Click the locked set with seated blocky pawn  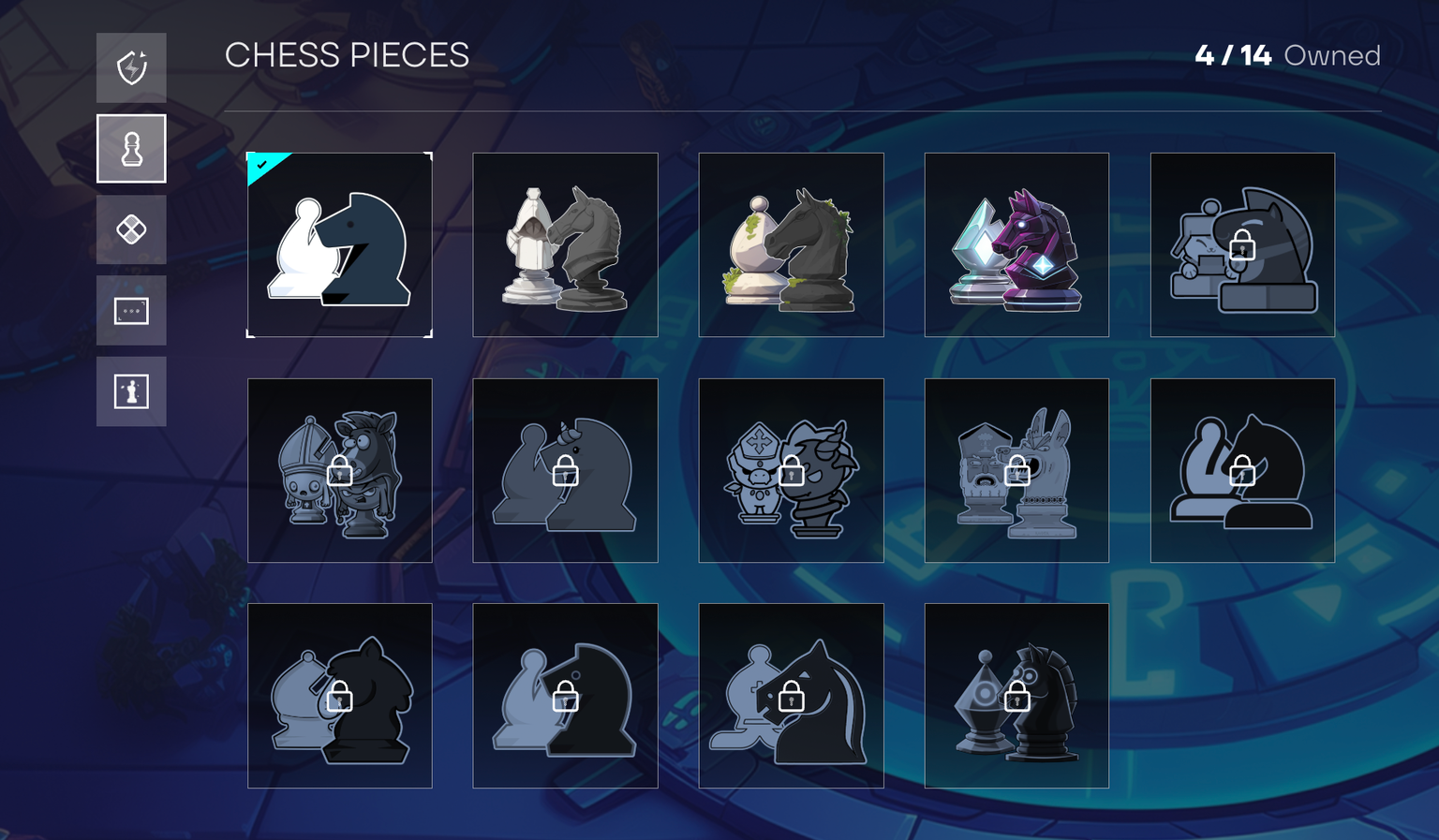pos(1242,244)
